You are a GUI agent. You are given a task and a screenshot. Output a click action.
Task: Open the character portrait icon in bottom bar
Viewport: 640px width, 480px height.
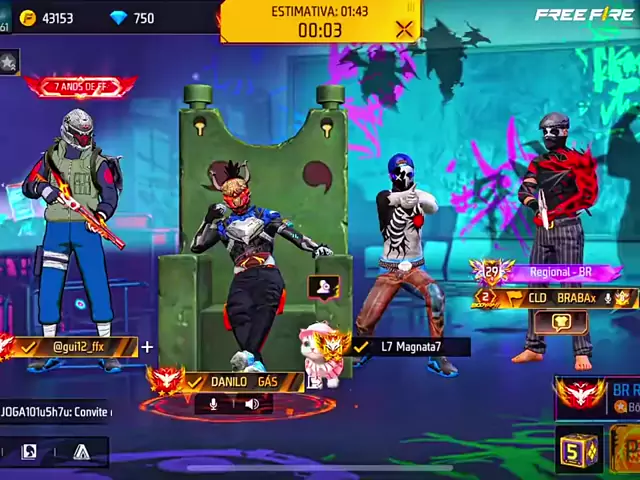[x=28, y=452]
